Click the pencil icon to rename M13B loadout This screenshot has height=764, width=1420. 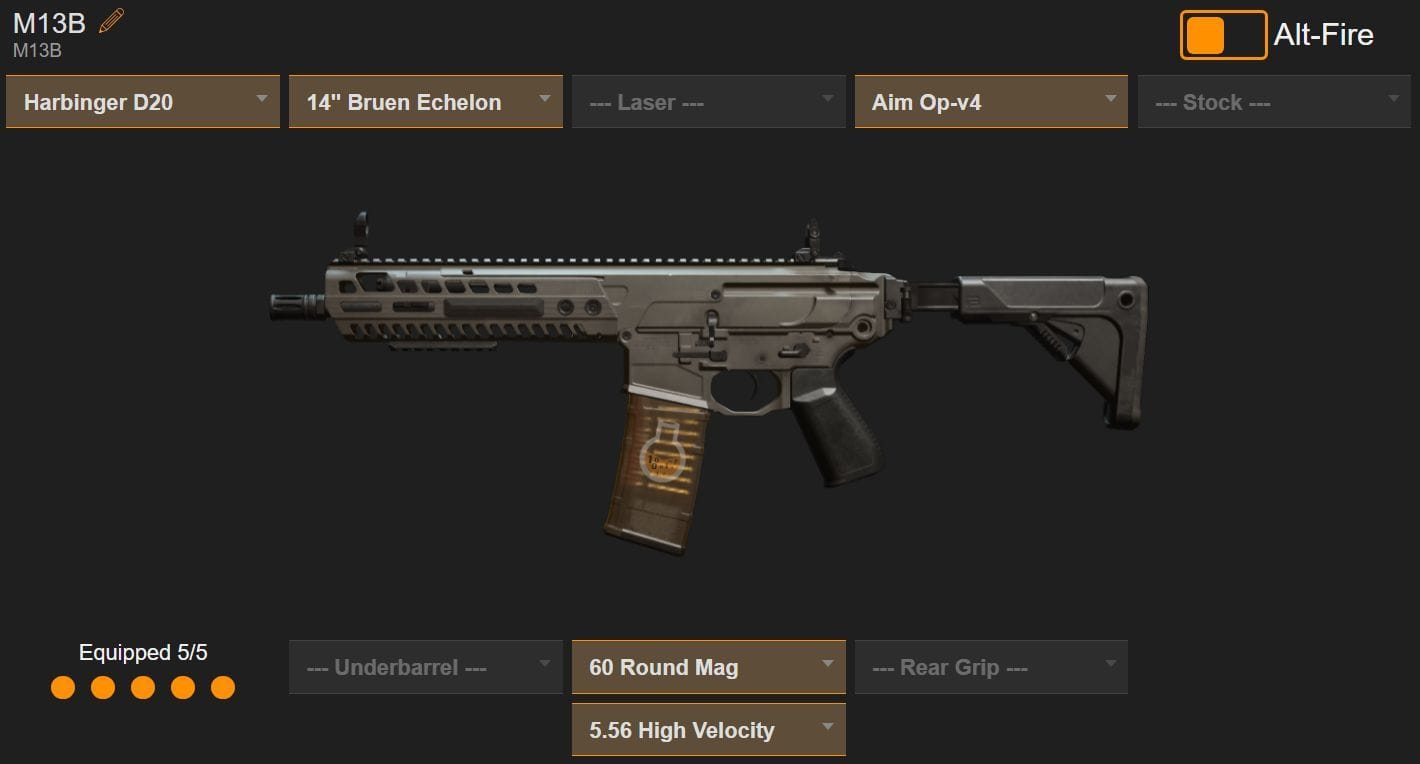(x=109, y=20)
